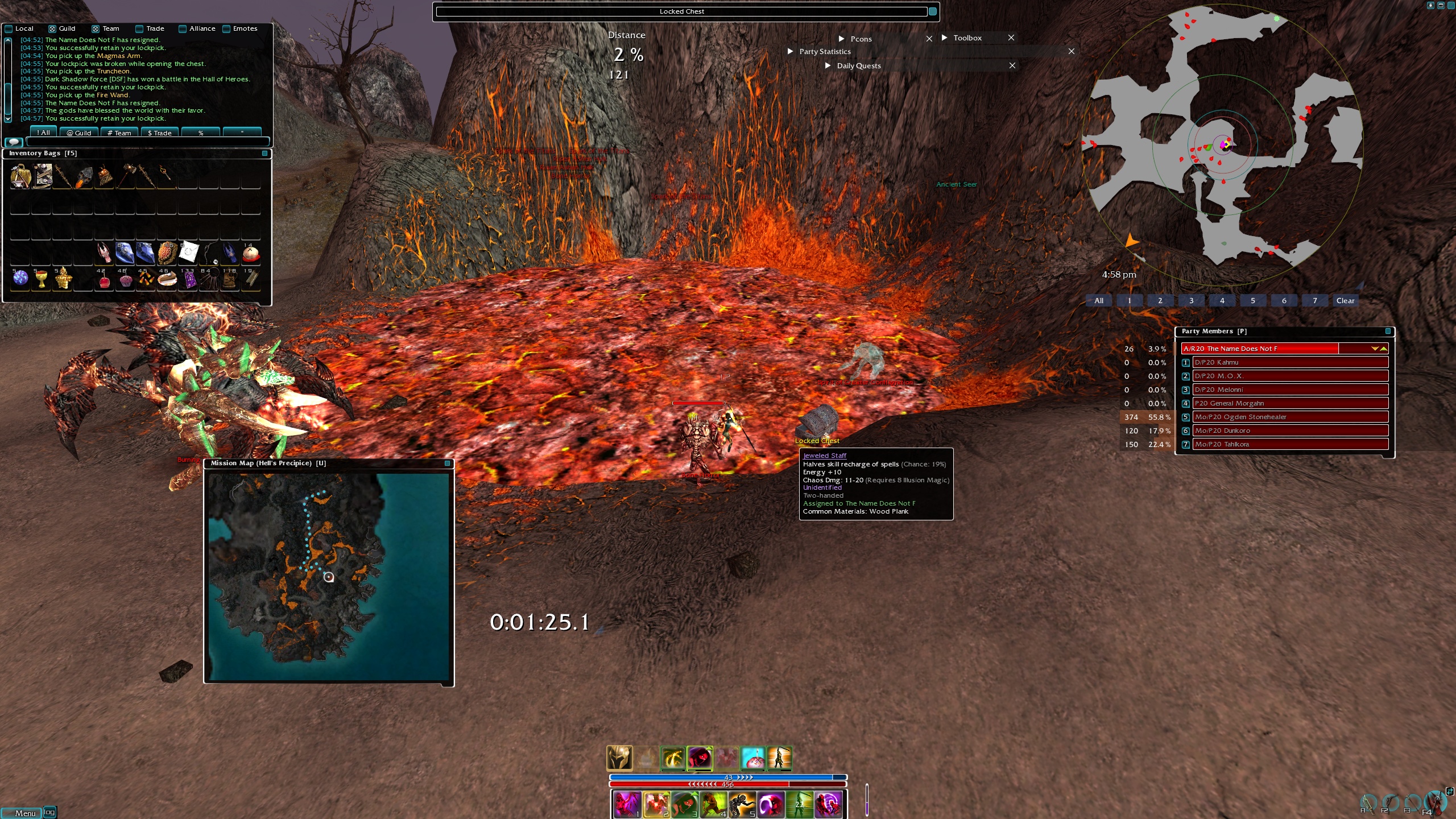
Task: Switch to the Trade chat tab
Action: [x=159, y=133]
